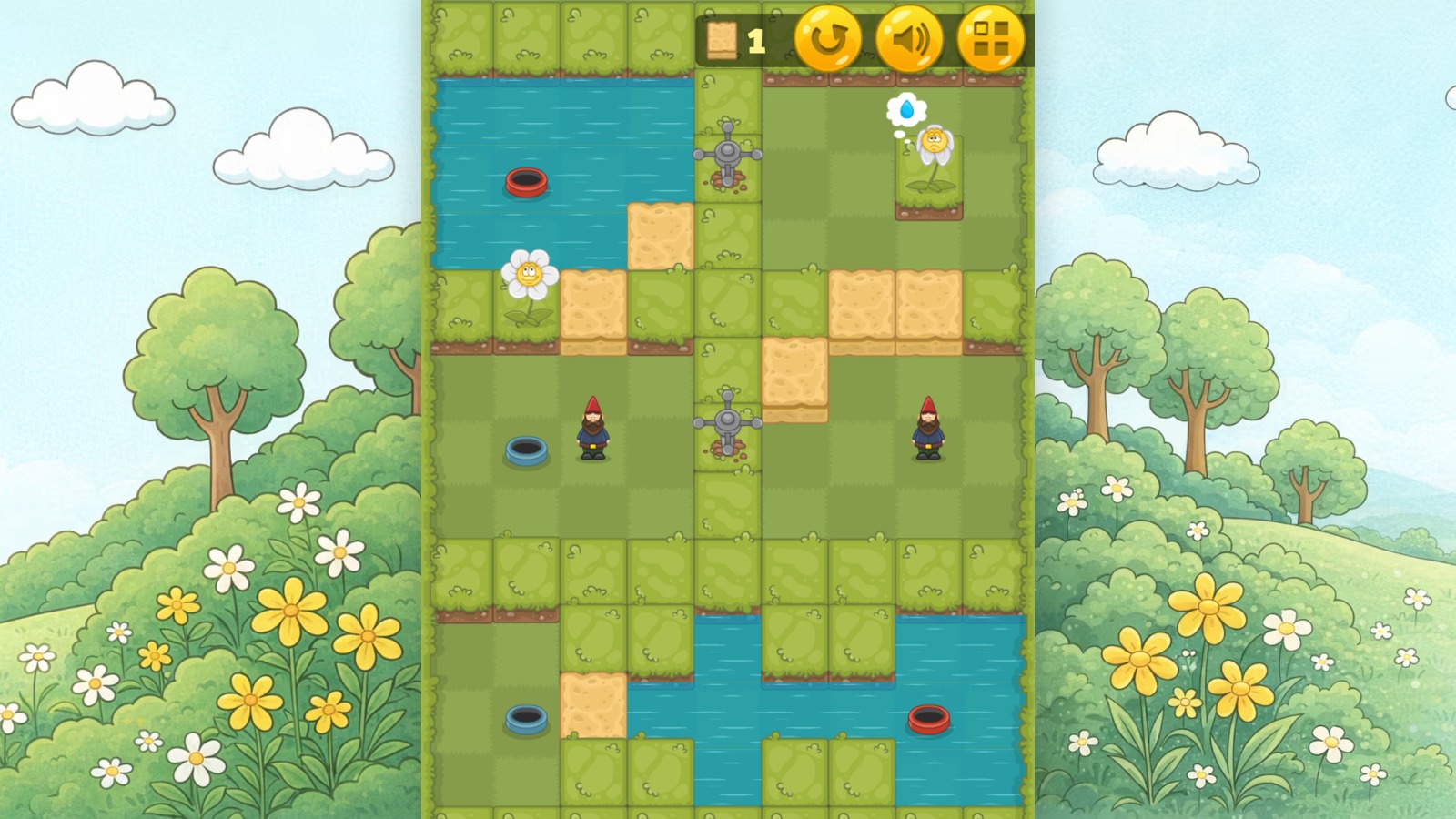Click the number 1 tile count
The height and width of the screenshot is (819, 1456).
(x=755, y=40)
